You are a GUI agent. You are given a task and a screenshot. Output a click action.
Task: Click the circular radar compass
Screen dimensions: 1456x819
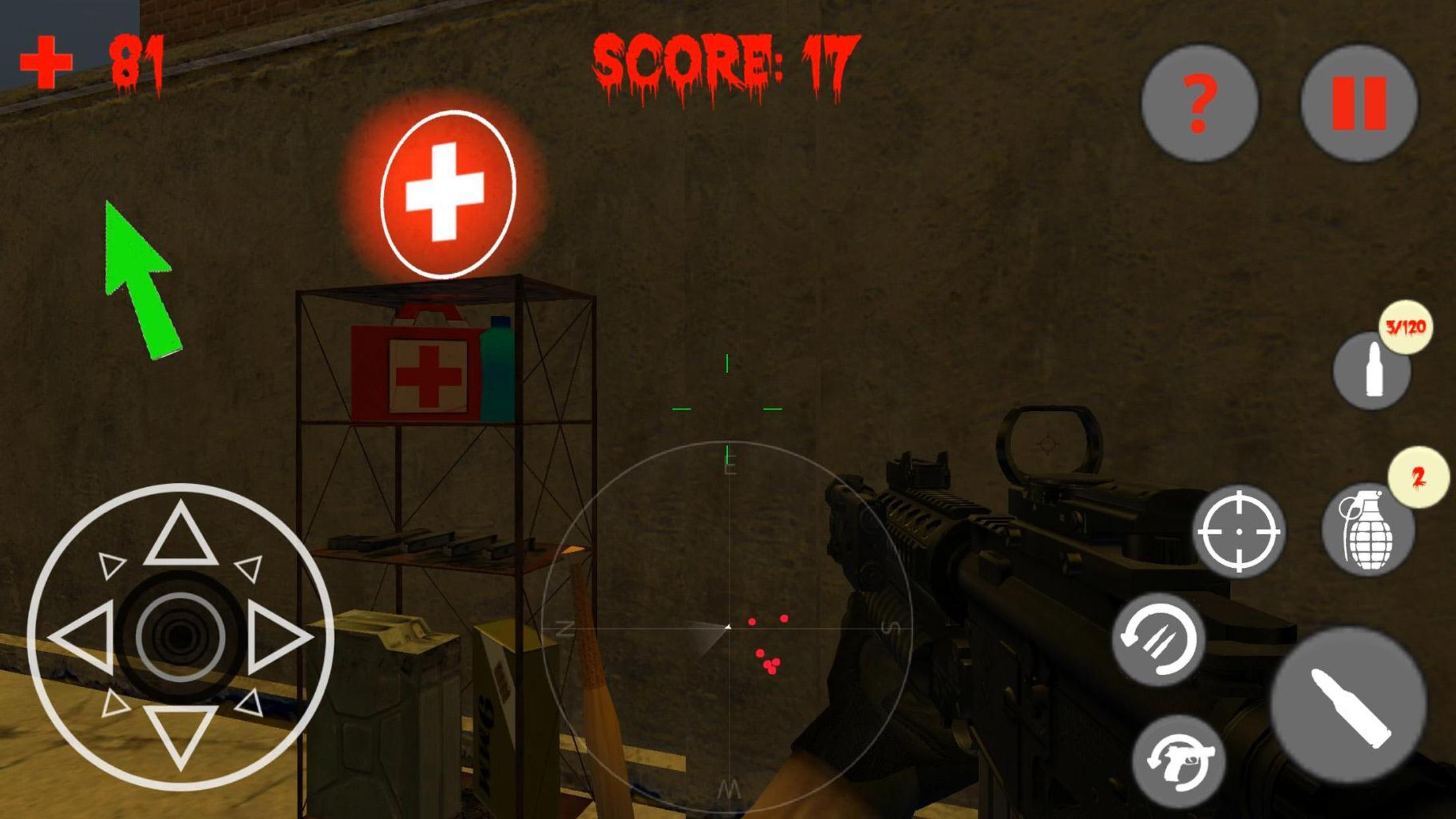[x=728, y=627]
